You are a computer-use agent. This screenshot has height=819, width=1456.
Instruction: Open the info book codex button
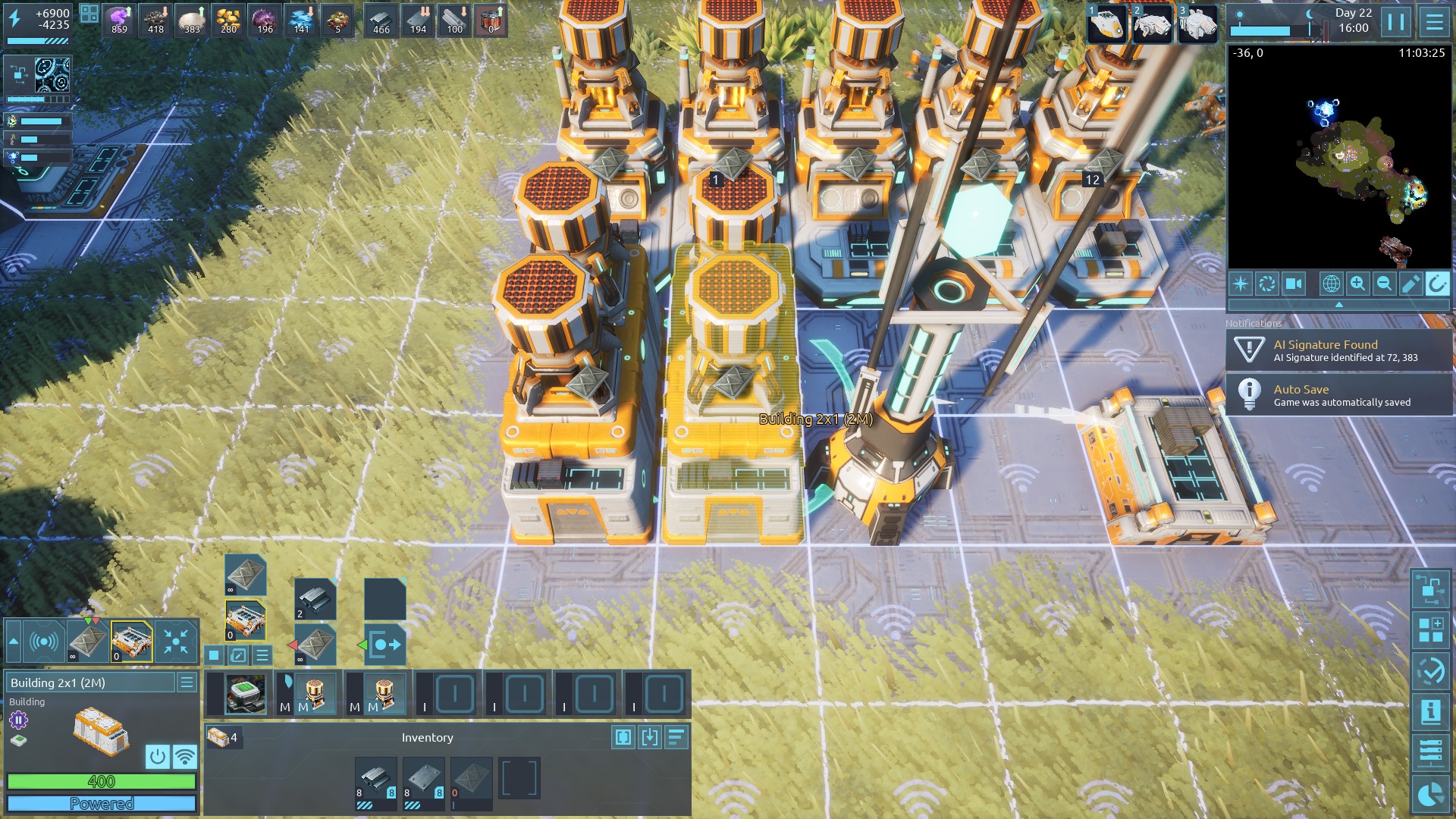coord(1430,712)
